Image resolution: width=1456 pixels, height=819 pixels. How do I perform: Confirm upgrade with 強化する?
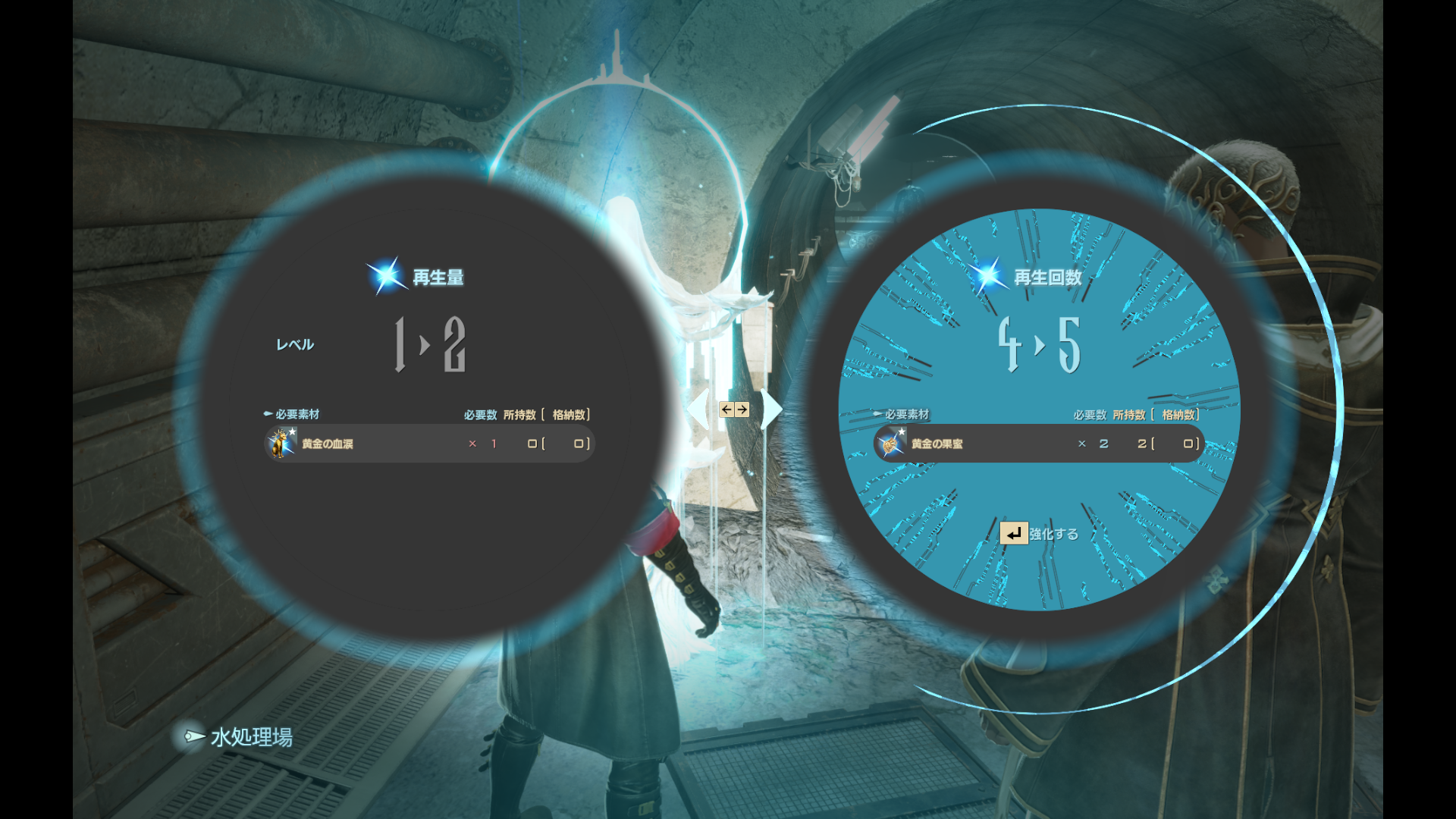point(1039,534)
